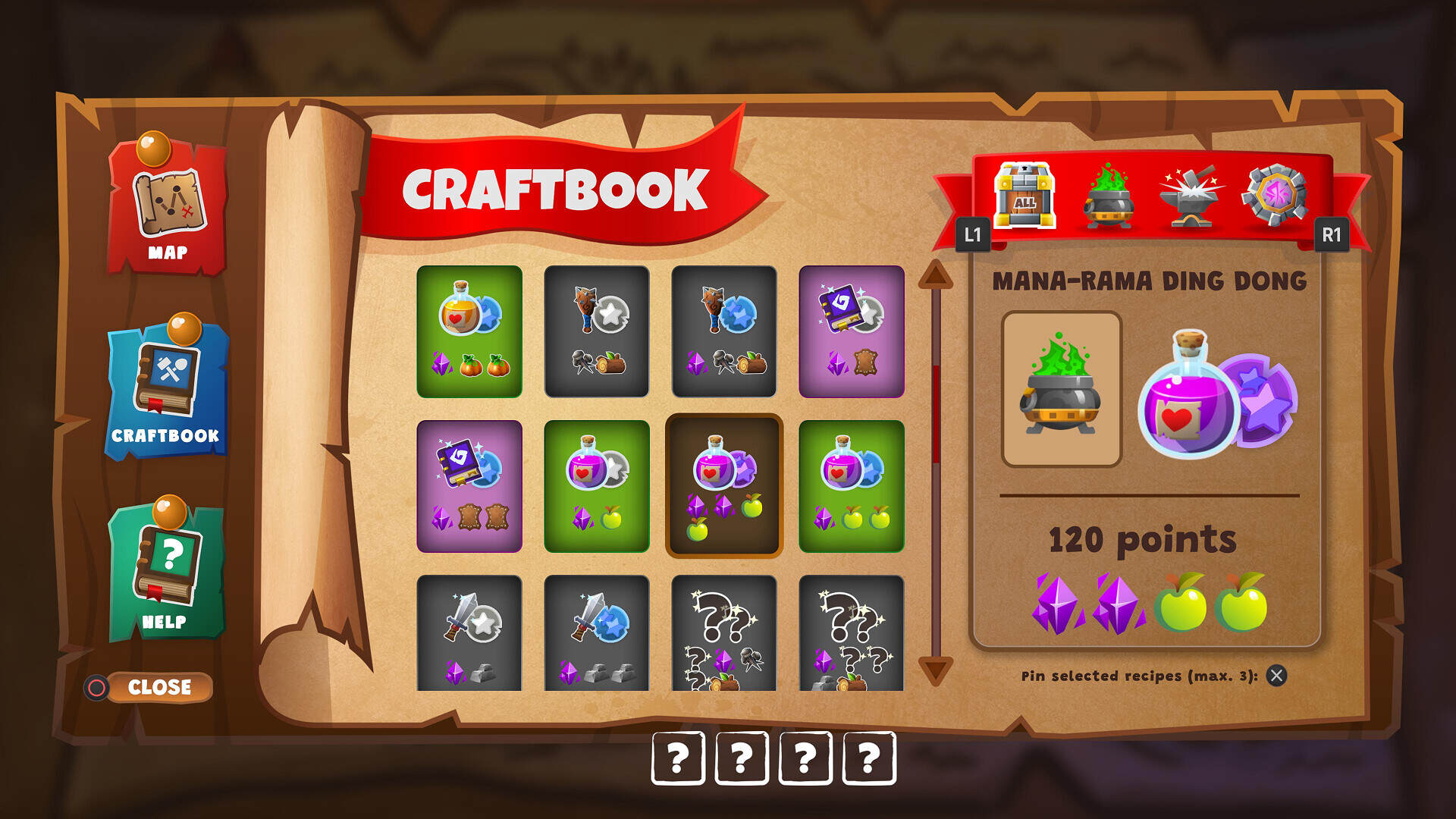Filter recipes by rune gear station

coord(1275,196)
